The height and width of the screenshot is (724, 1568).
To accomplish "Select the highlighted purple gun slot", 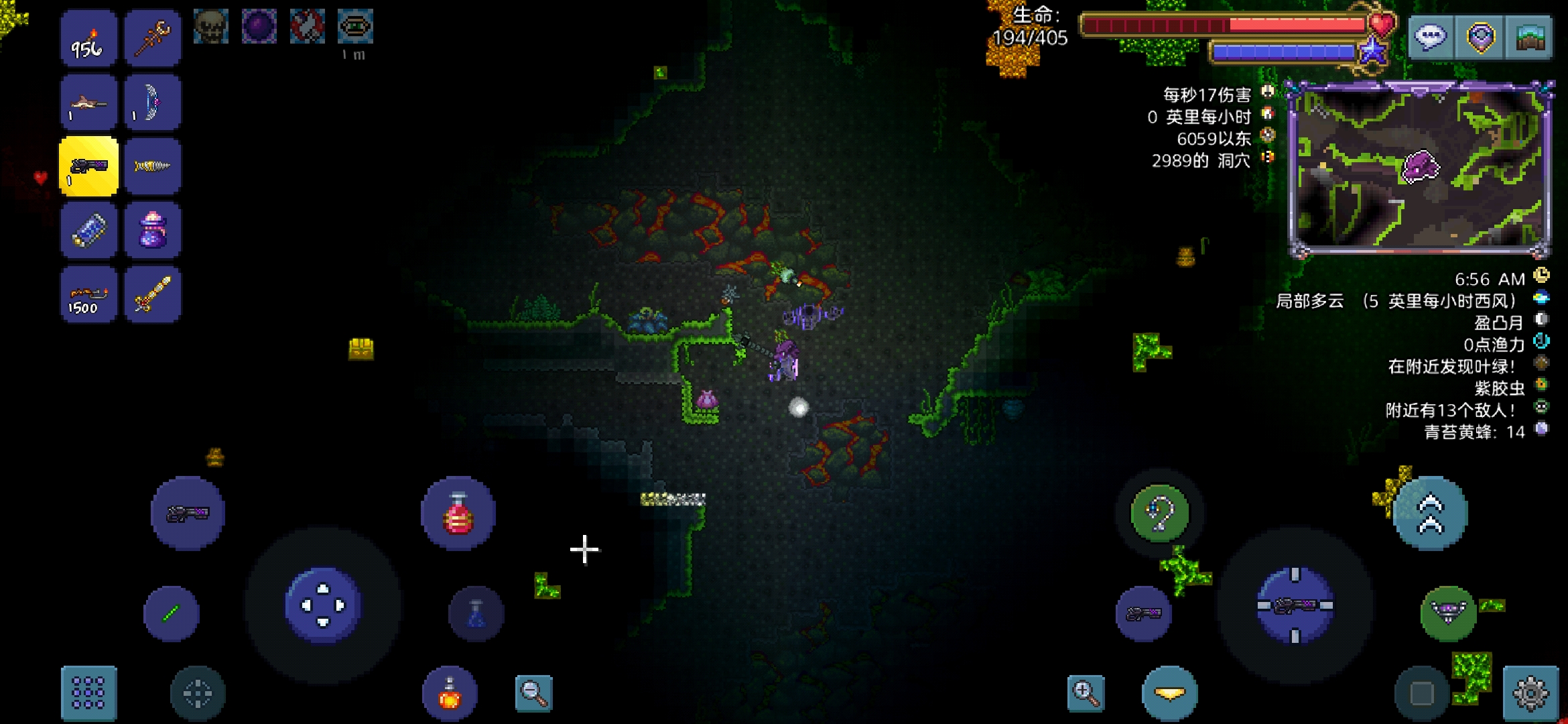I will 88,166.
